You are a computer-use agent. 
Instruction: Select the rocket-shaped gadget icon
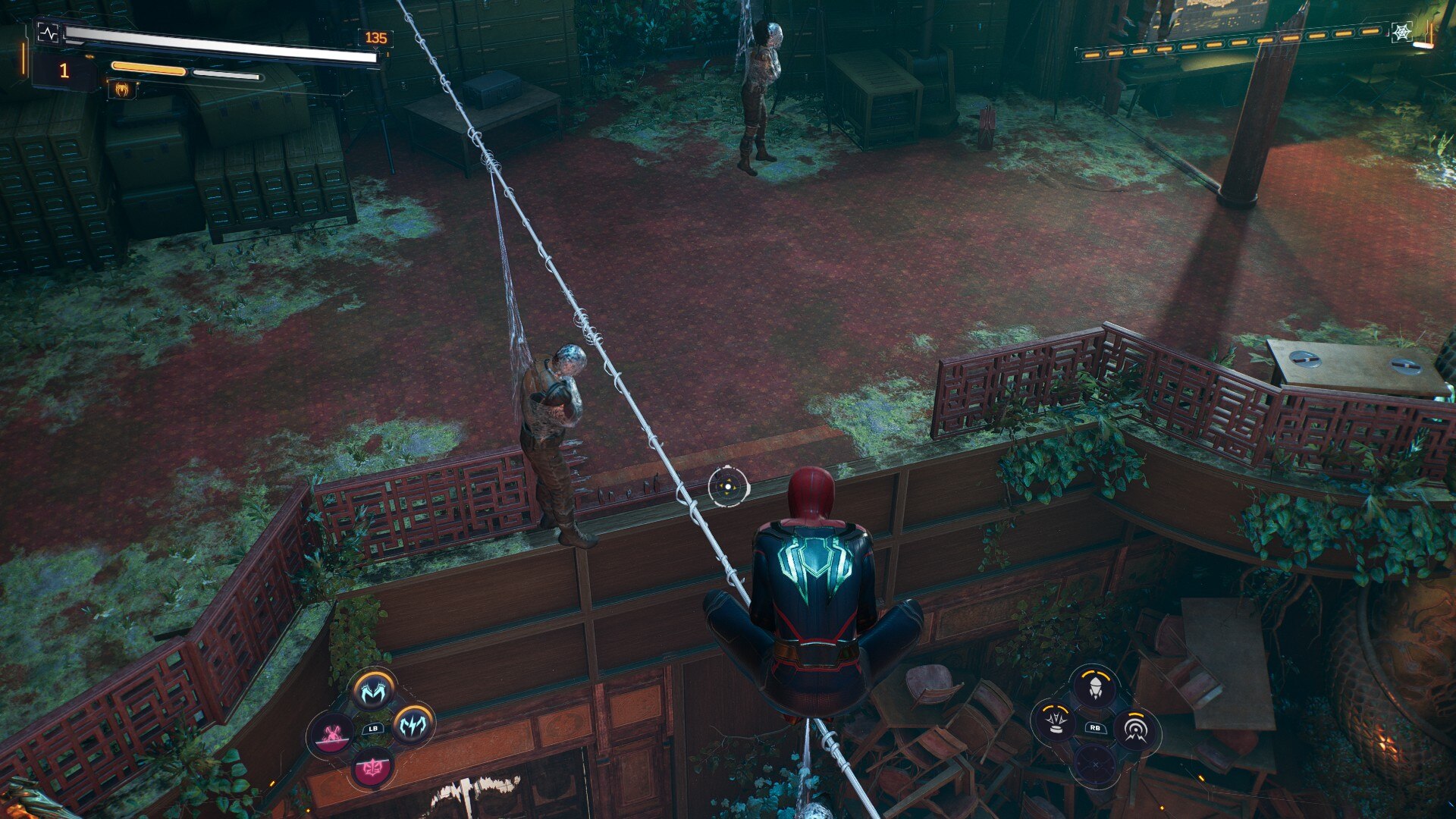1095,688
